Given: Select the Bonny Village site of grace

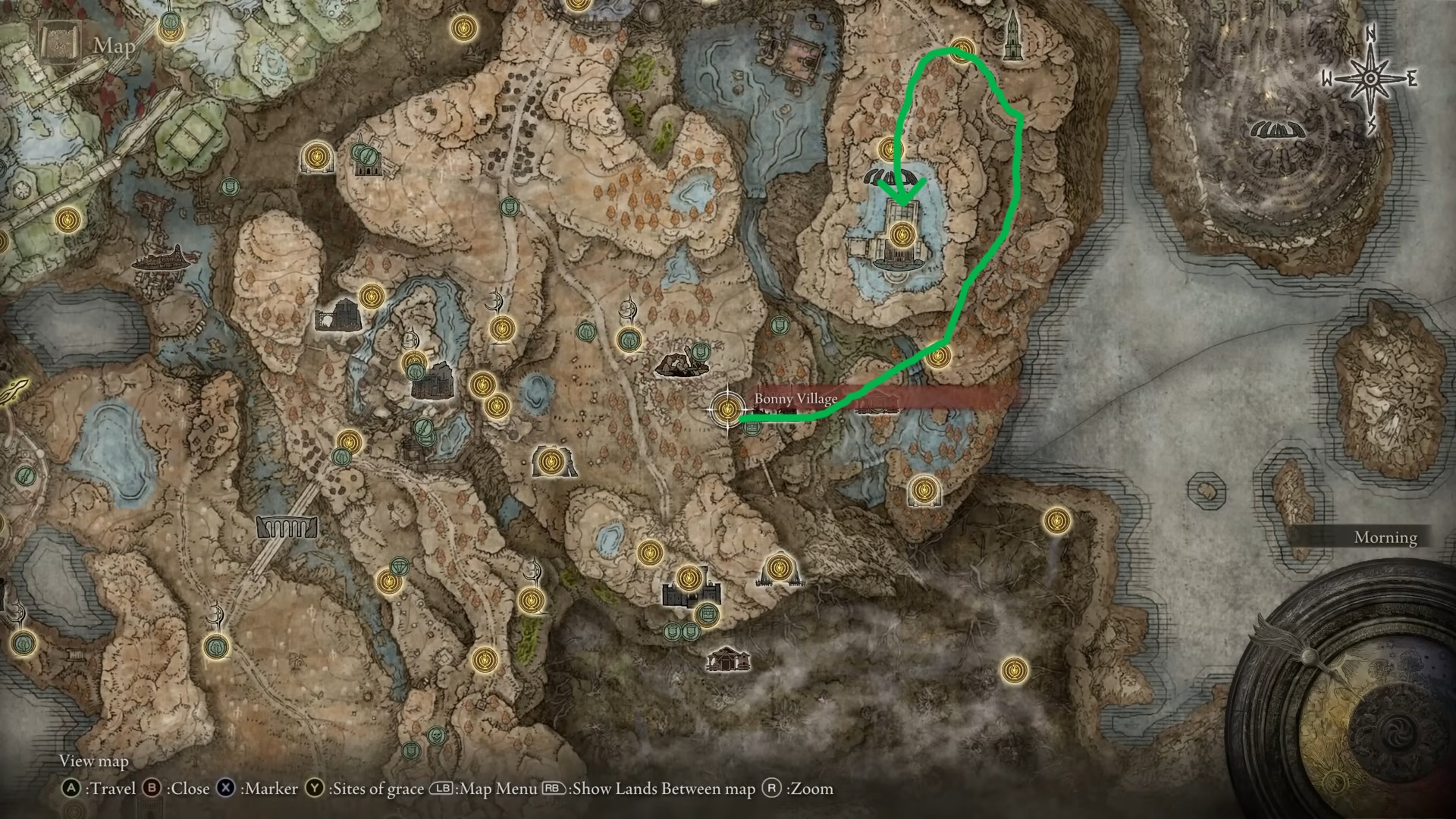Looking at the screenshot, I should tap(728, 409).
